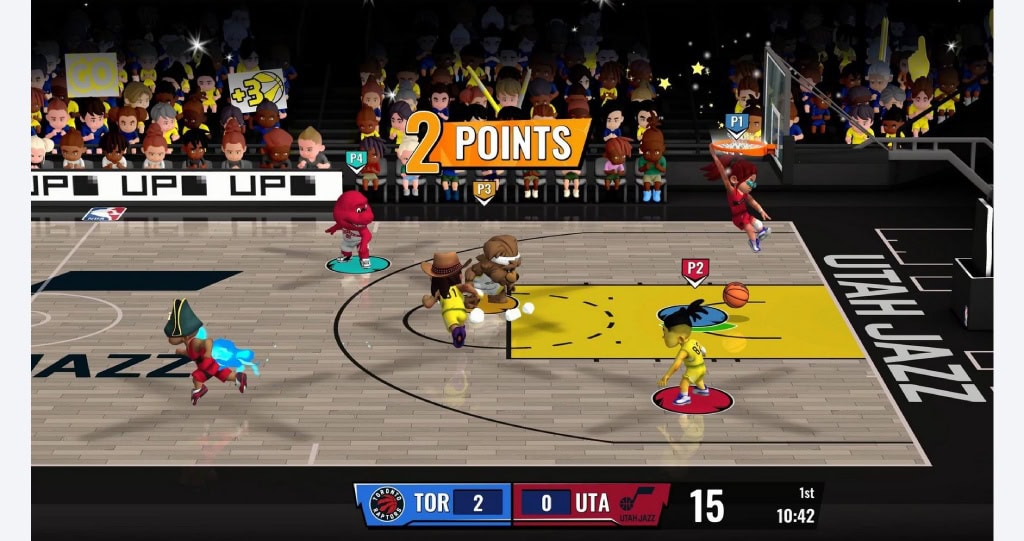Click the orange P3 player marker
This screenshot has width=1024, height=541.
point(484,188)
